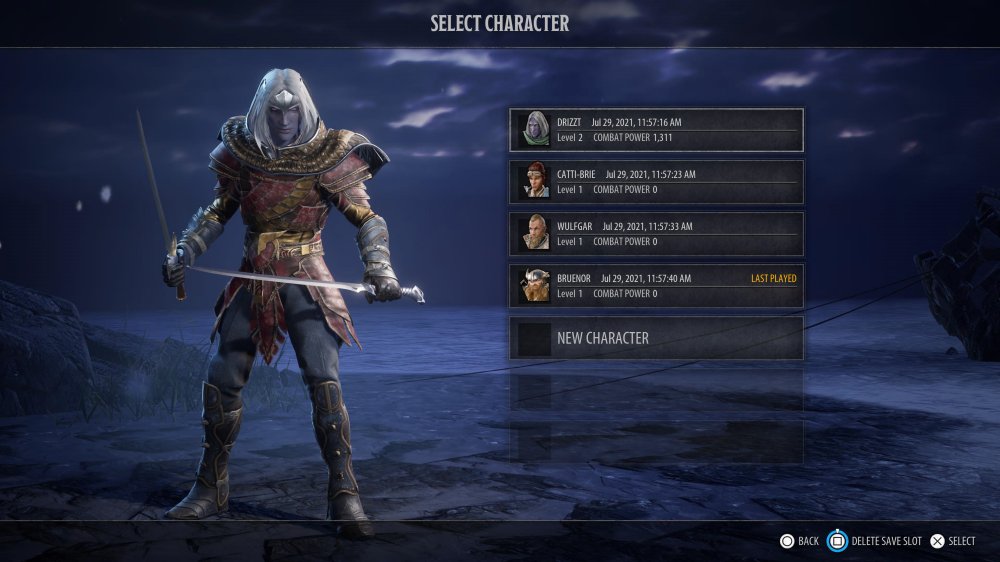Choose the Catti-Brie character row
The height and width of the screenshot is (562, 1000).
tap(656, 182)
